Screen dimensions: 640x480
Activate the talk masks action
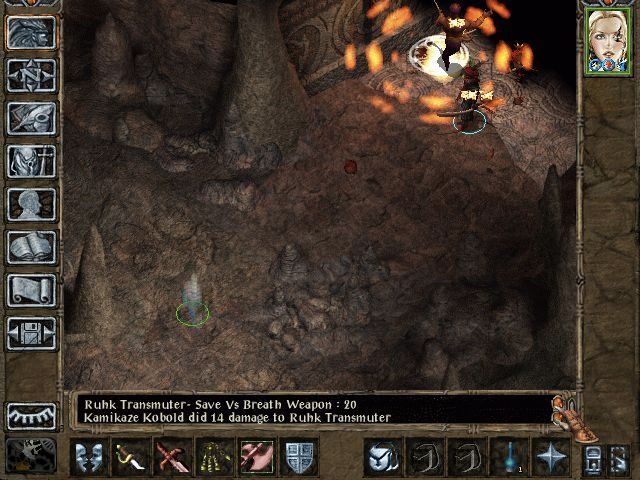tap(90, 458)
